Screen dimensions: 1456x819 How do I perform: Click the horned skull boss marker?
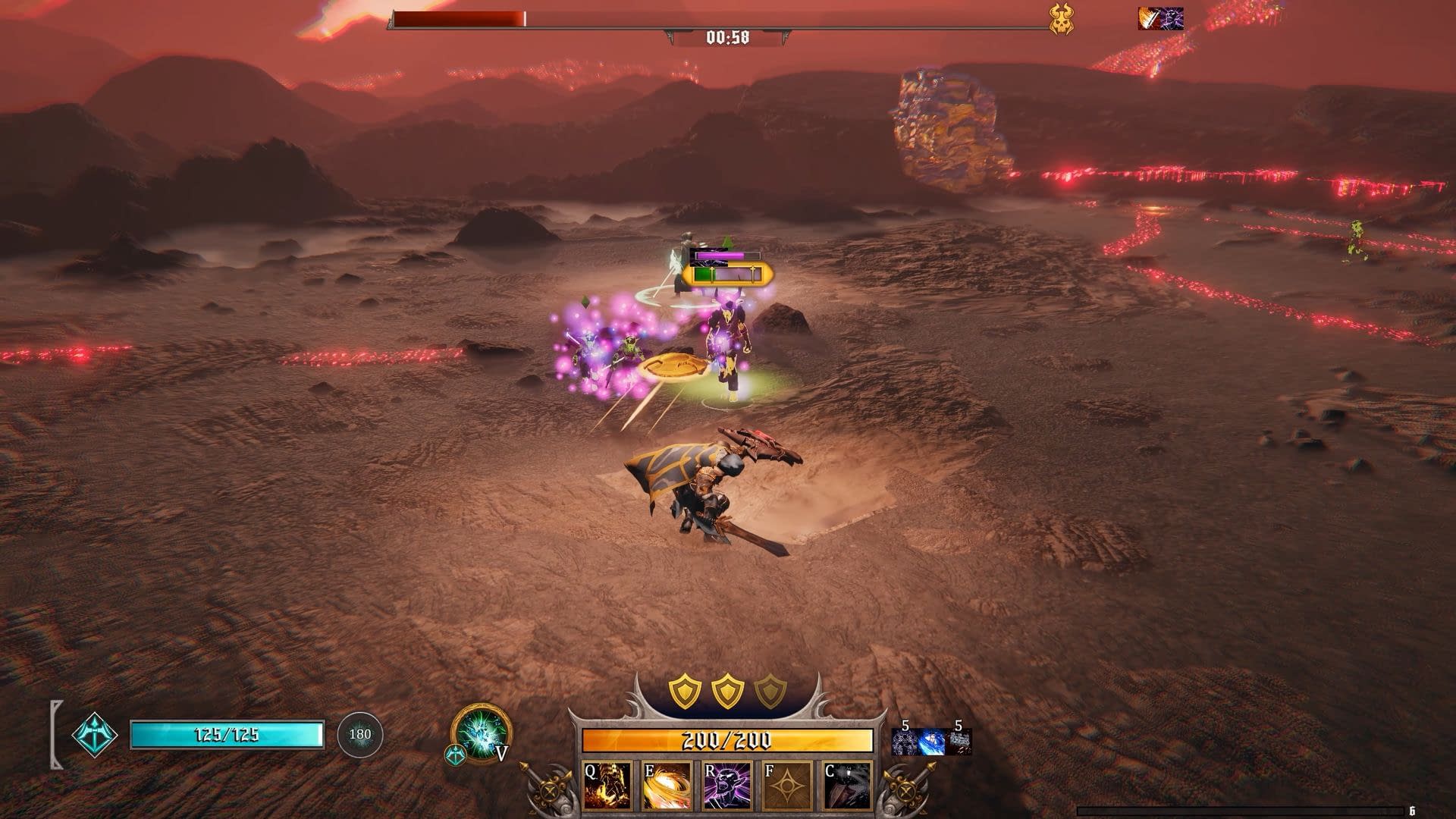tap(1061, 19)
